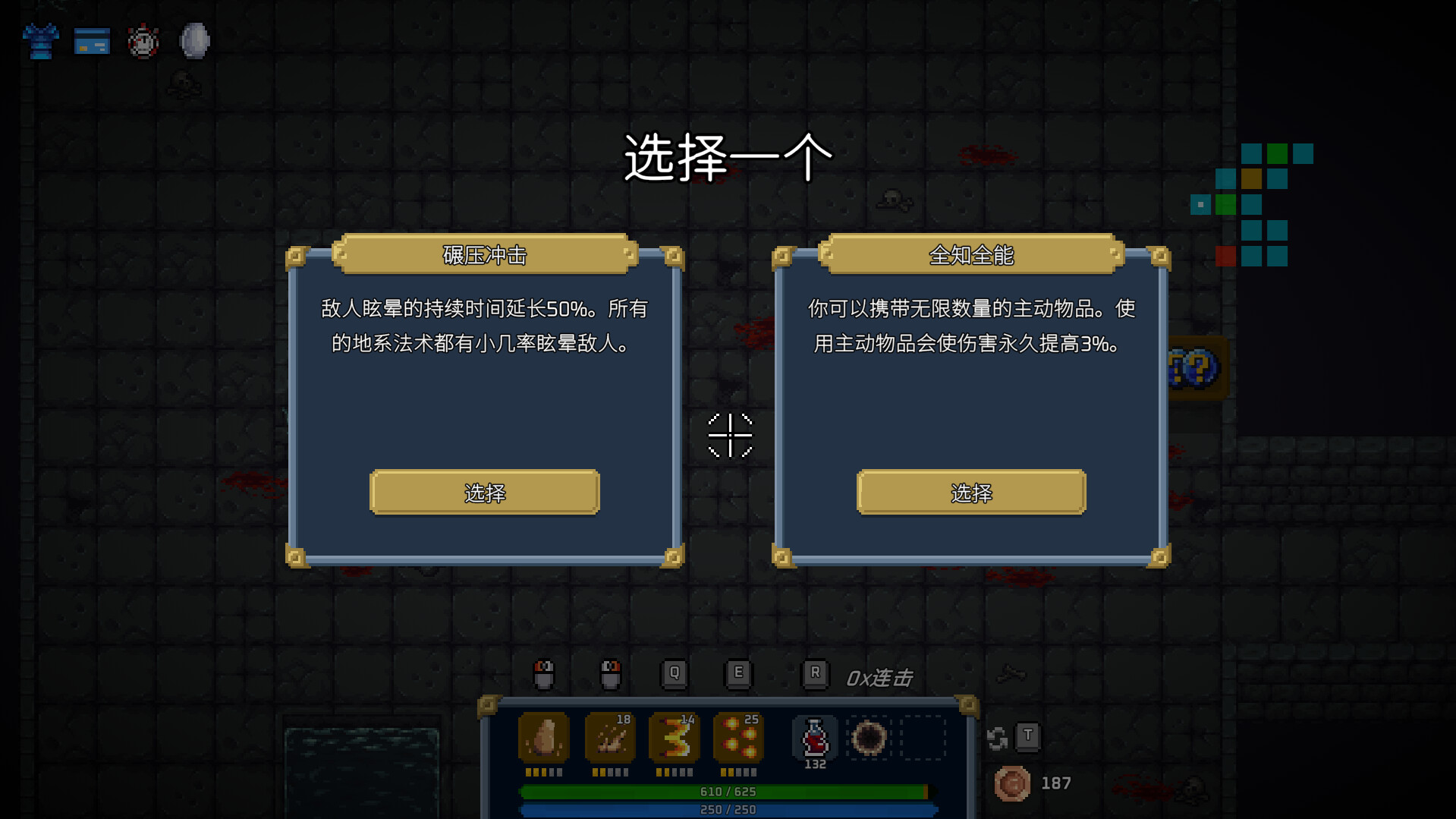The width and height of the screenshot is (1456, 819).
Task: Click the pearl item icon top-left
Action: 193,41
